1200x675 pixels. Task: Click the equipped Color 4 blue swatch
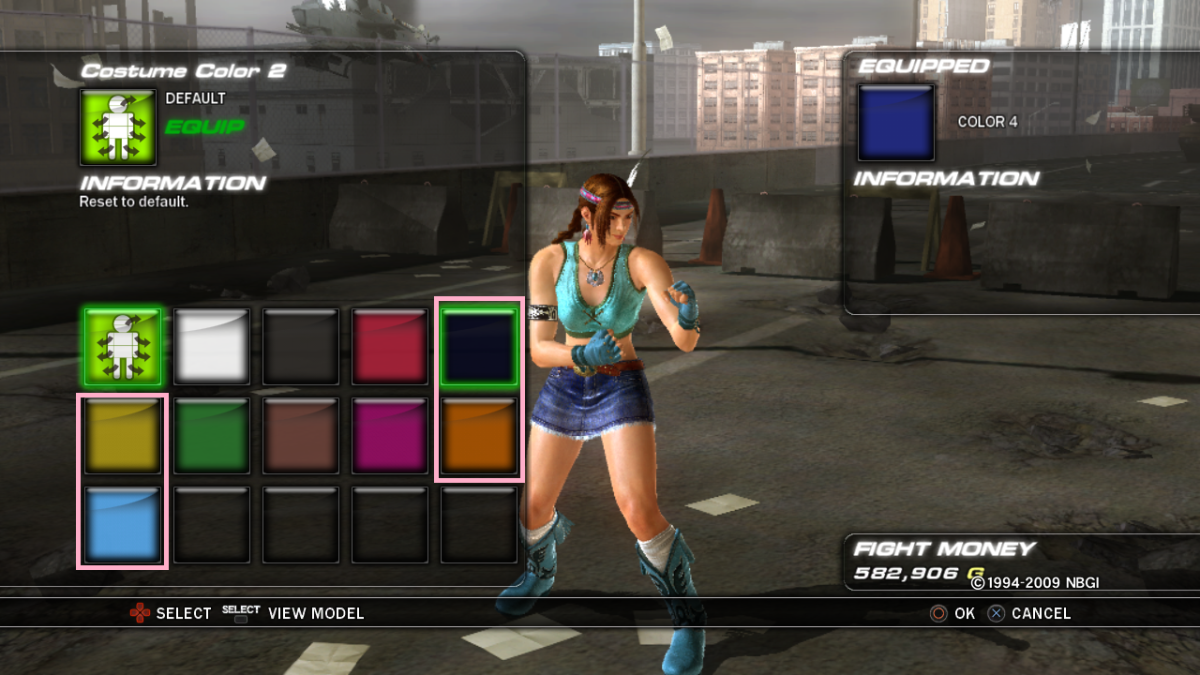[x=896, y=122]
